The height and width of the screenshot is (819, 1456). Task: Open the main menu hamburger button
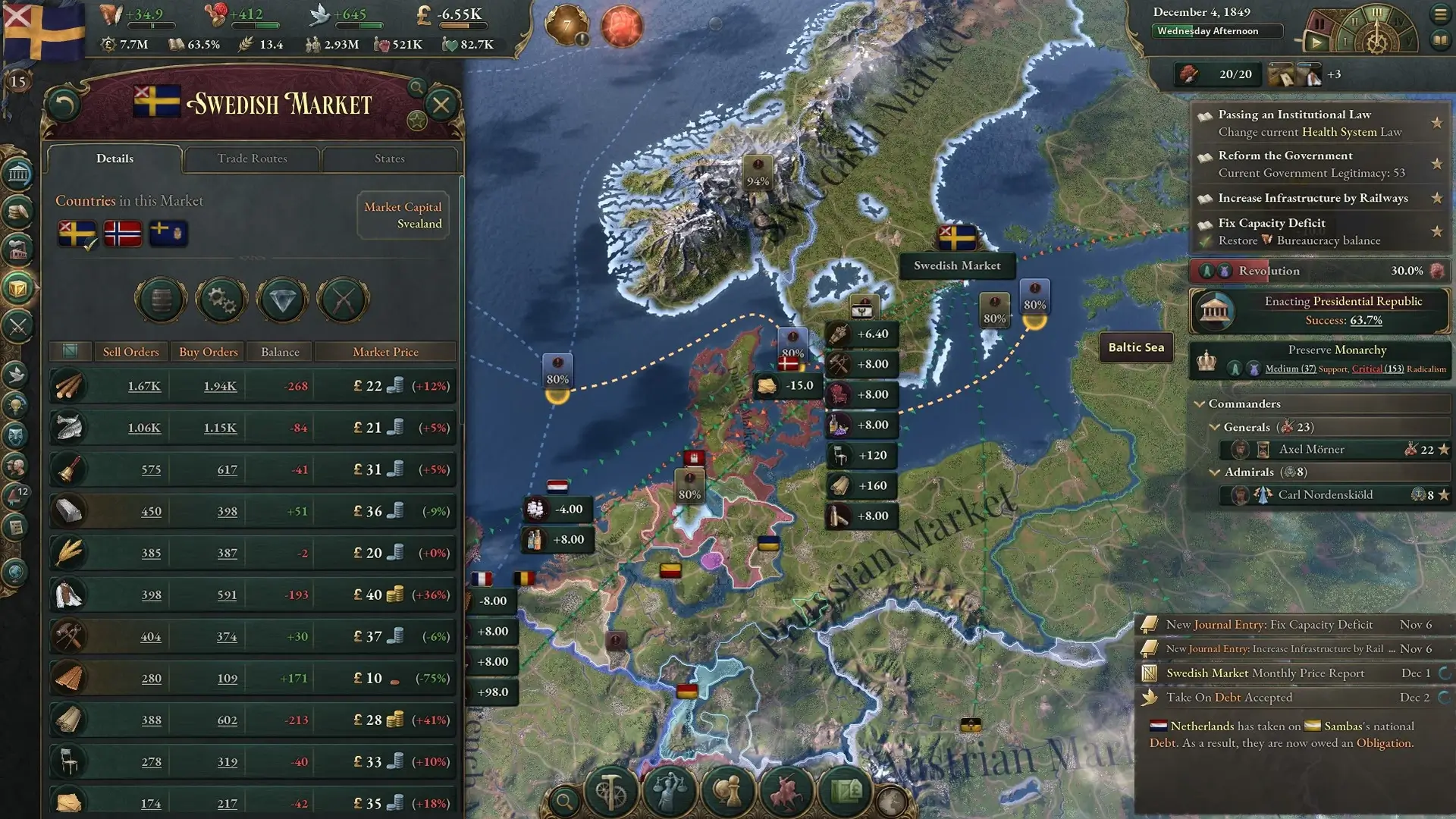pos(1440,14)
